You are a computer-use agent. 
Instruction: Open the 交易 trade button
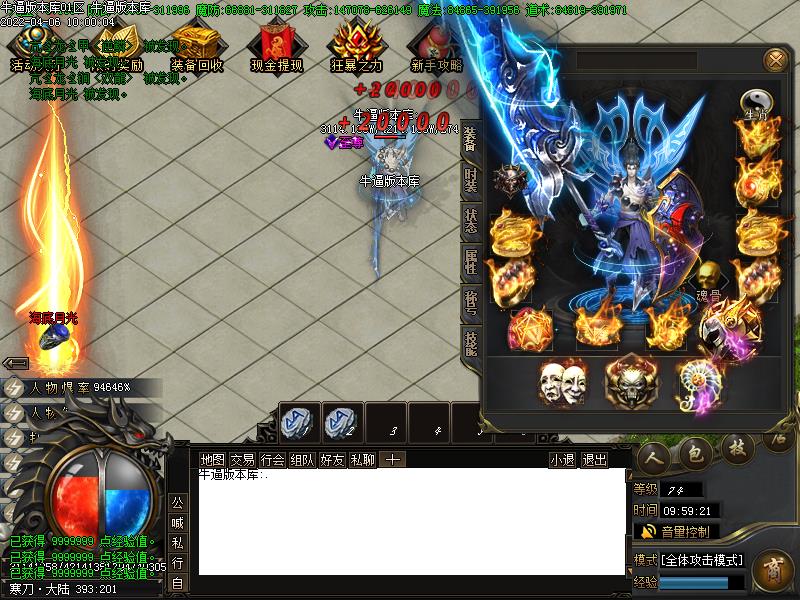[x=242, y=459]
